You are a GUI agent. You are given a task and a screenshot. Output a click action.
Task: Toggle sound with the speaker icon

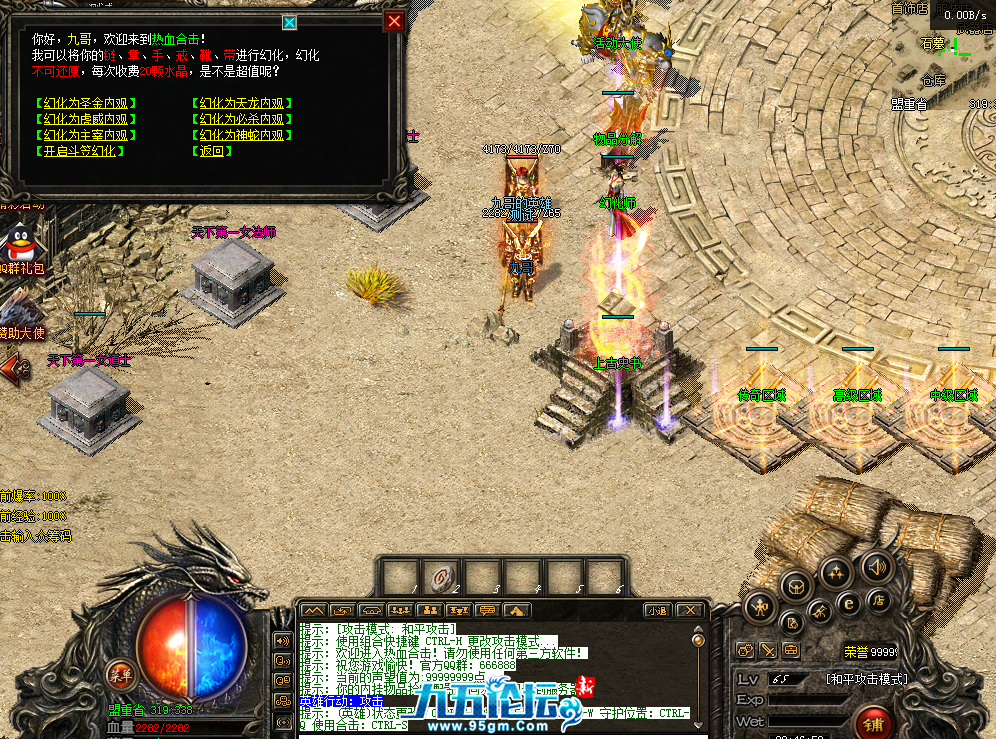875,567
